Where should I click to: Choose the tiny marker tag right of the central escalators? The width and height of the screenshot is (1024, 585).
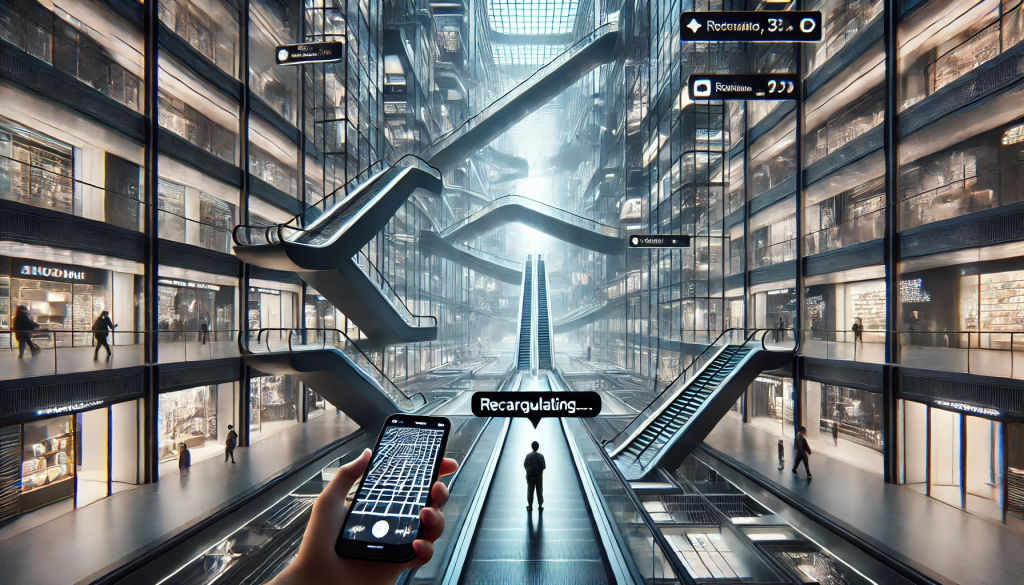click(658, 241)
